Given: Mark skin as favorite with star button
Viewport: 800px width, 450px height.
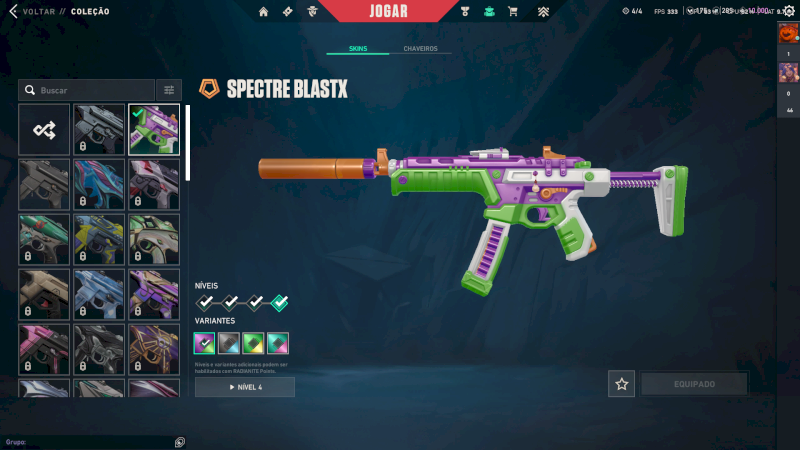Looking at the screenshot, I should pos(622,384).
